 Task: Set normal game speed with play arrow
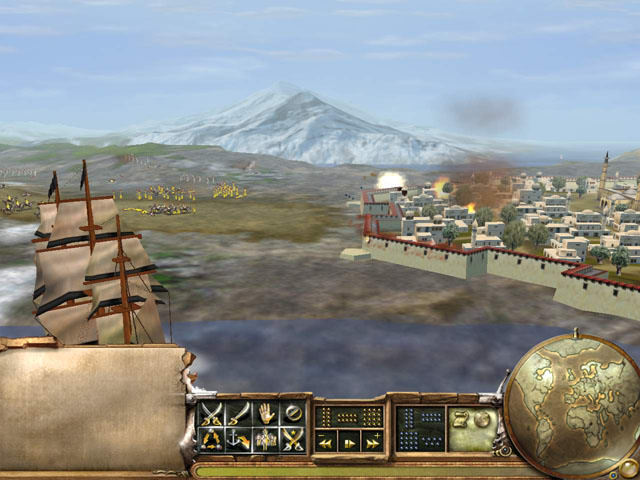click(349, 441)
